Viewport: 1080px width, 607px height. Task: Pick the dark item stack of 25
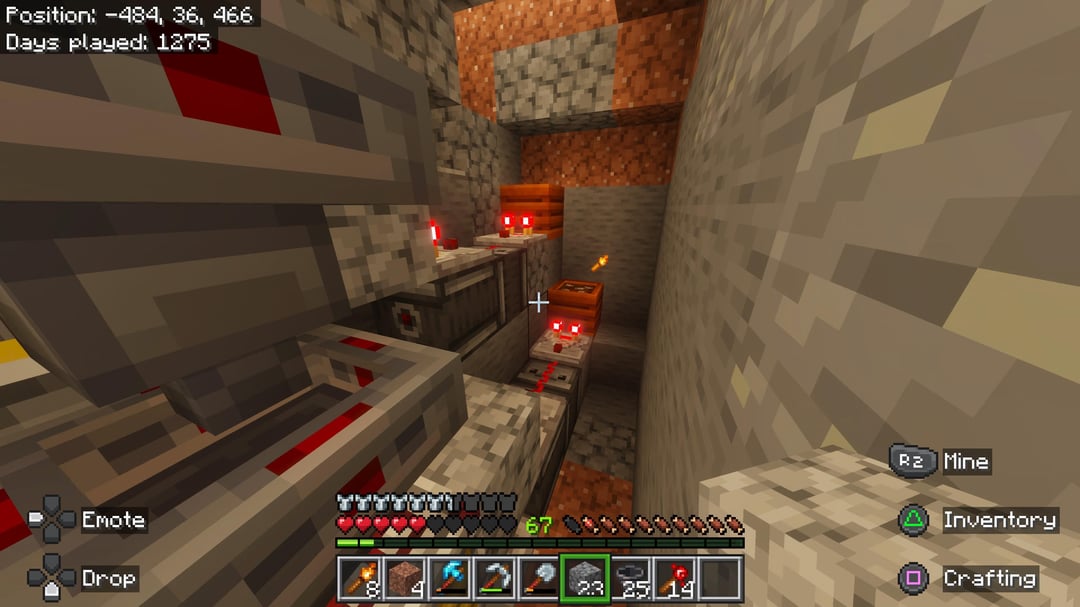click(631, 578)
